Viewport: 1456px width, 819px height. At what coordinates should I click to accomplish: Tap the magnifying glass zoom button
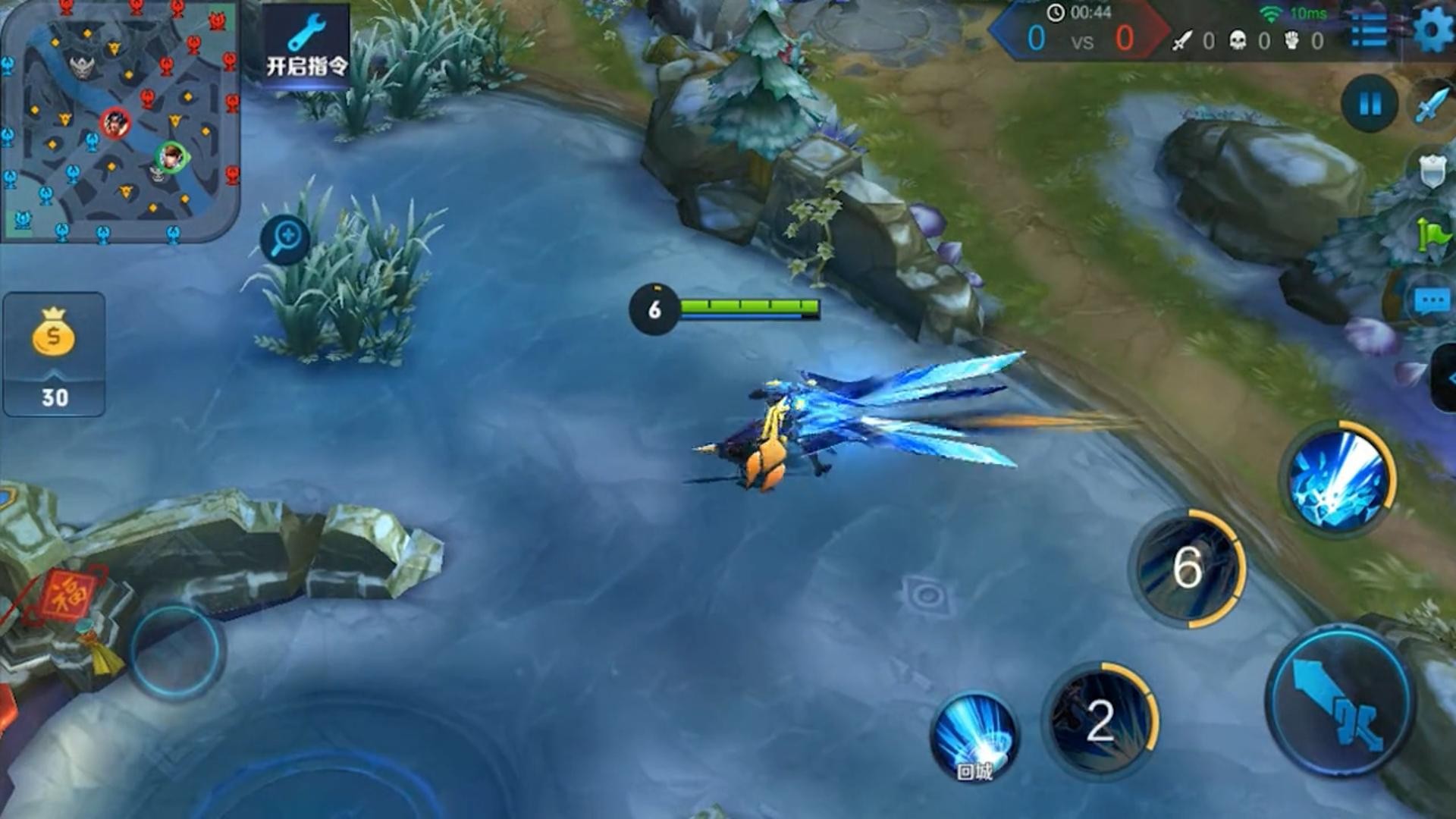(285, 240)
